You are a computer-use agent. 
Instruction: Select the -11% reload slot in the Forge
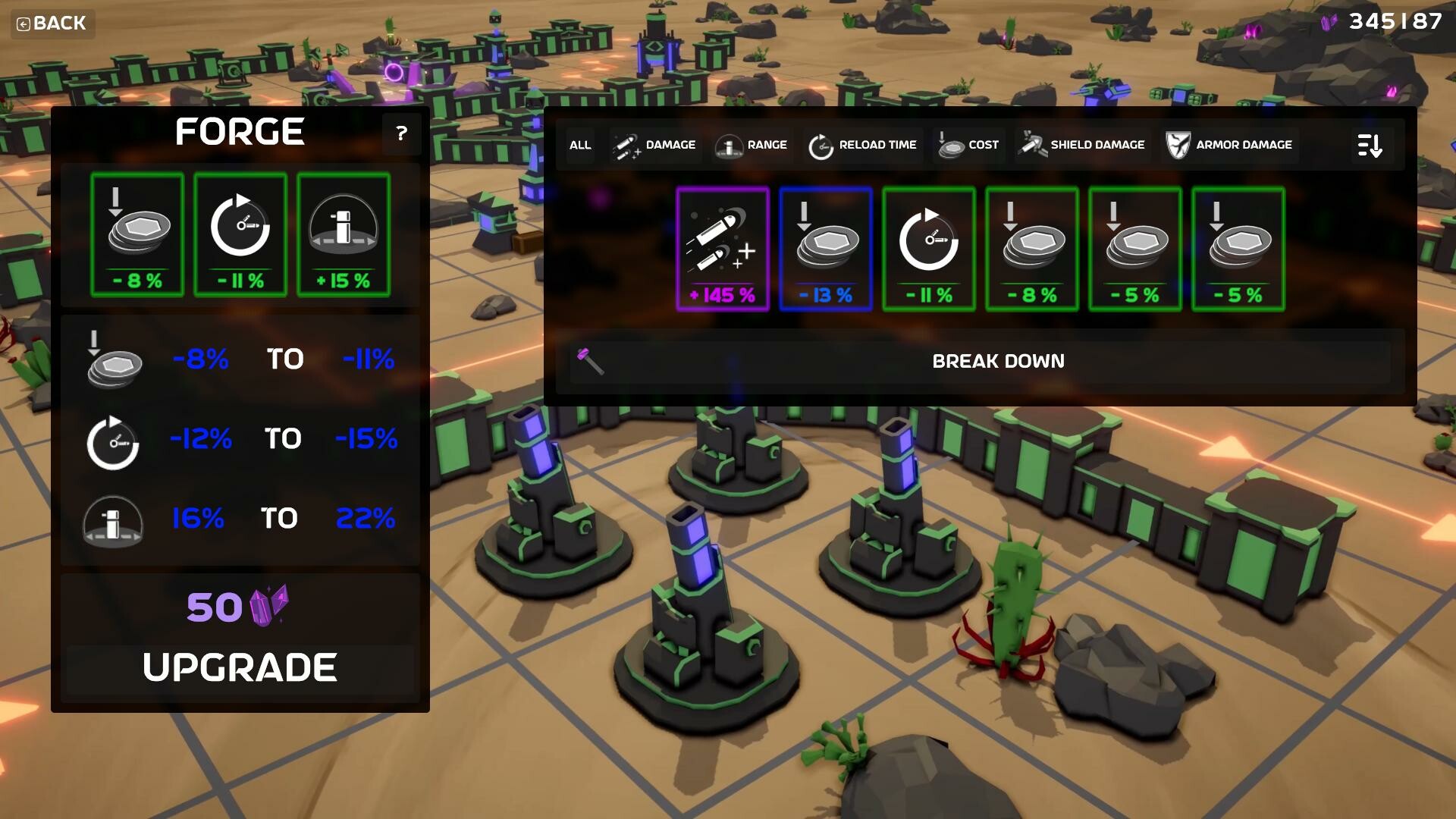pos(240,235)
